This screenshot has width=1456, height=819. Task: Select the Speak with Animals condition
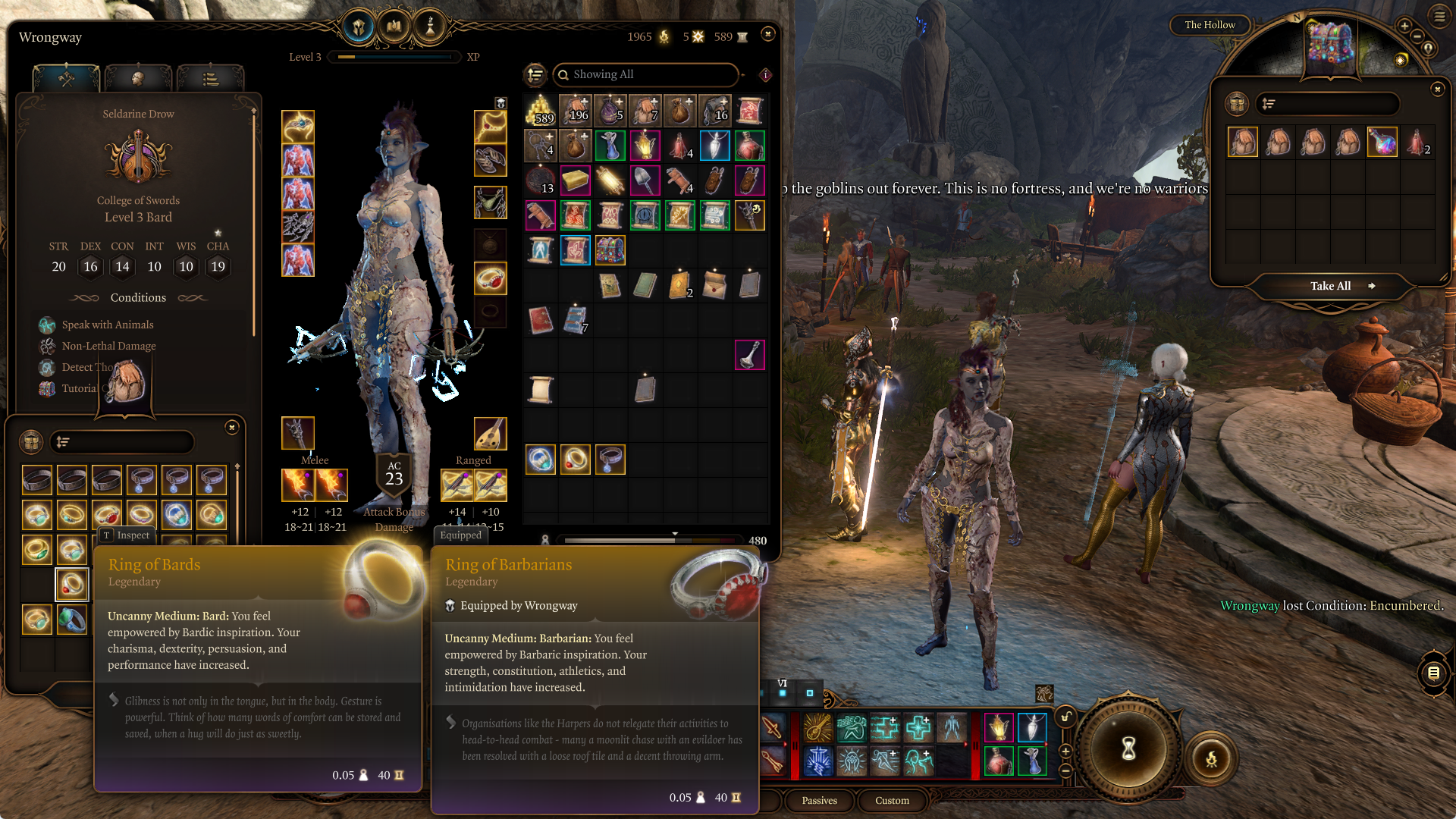coord(108,325)
